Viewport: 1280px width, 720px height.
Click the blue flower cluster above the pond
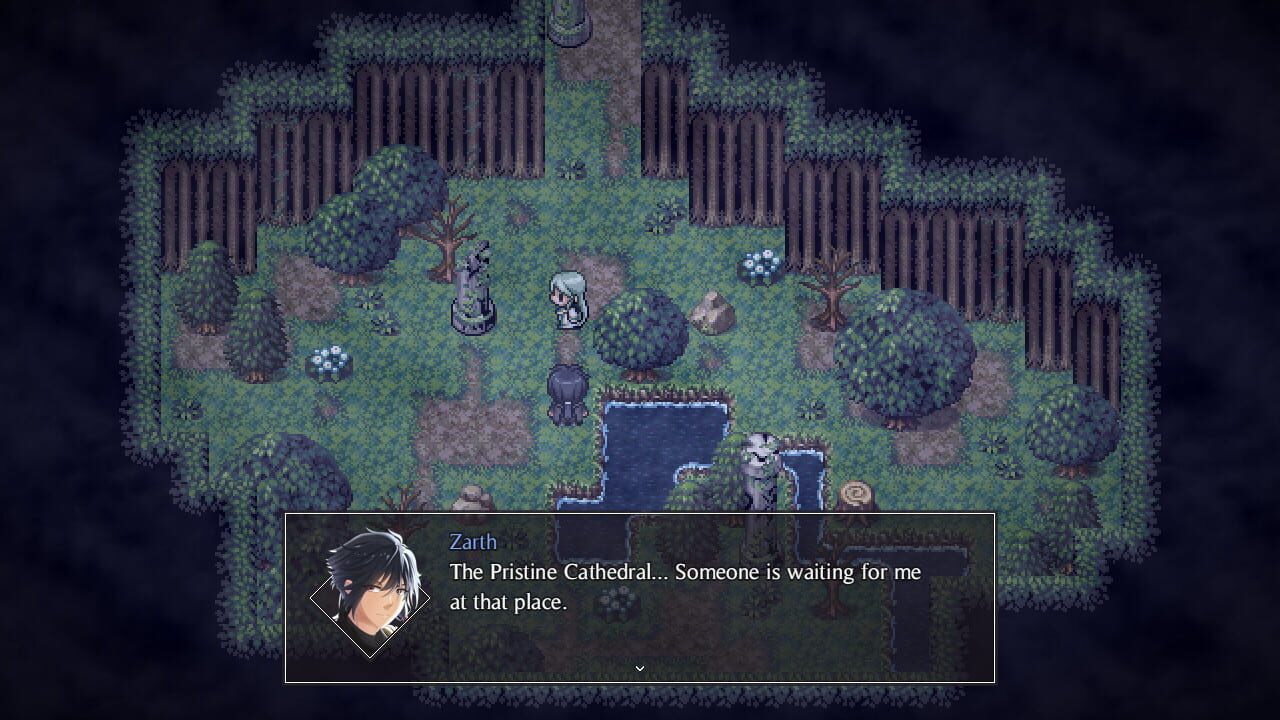coord(758,263)
